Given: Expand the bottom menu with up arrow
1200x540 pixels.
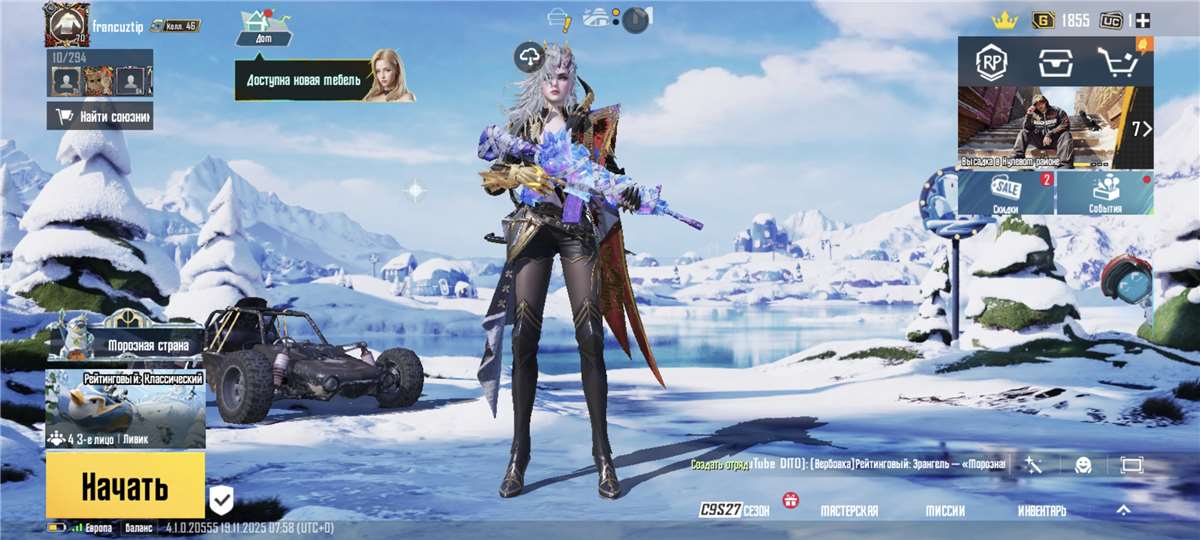Looking at the screenshot, I should 1123,510.
